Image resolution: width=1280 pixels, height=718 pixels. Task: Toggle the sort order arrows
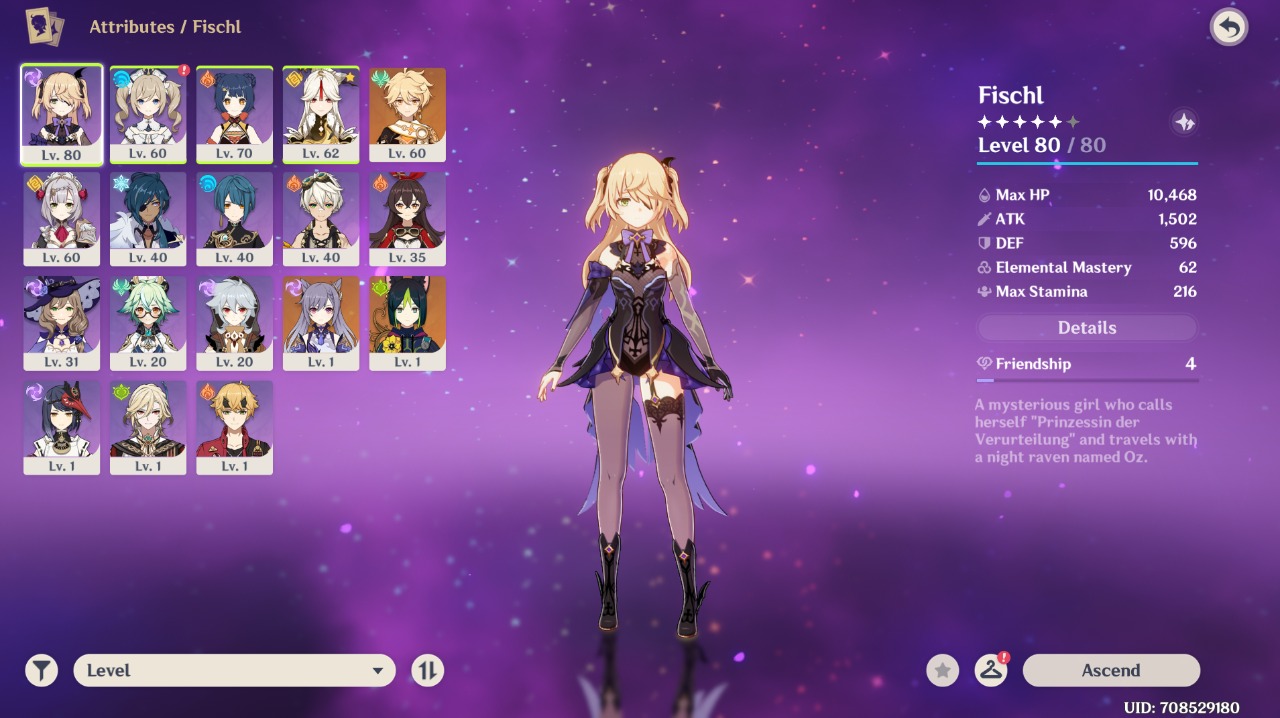(x=427, y=670)
